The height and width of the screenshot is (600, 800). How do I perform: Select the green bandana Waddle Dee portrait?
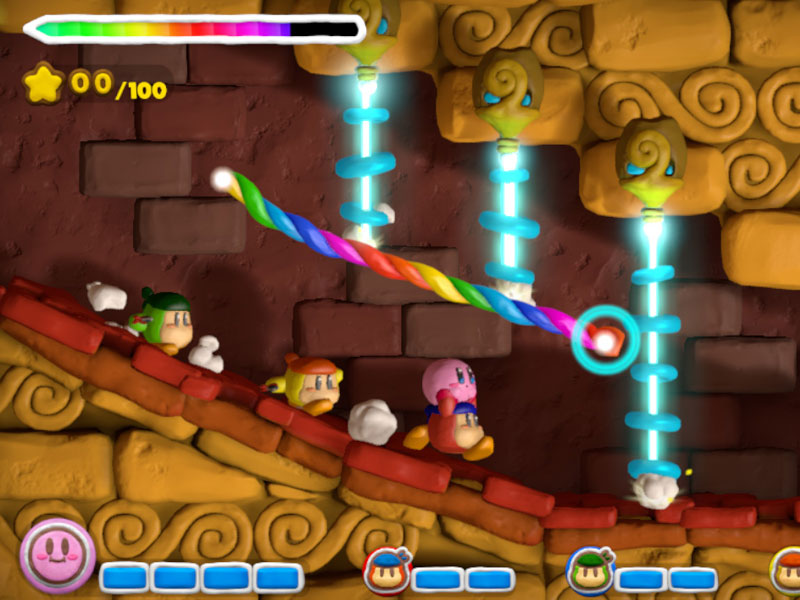[x=590, y=572]
